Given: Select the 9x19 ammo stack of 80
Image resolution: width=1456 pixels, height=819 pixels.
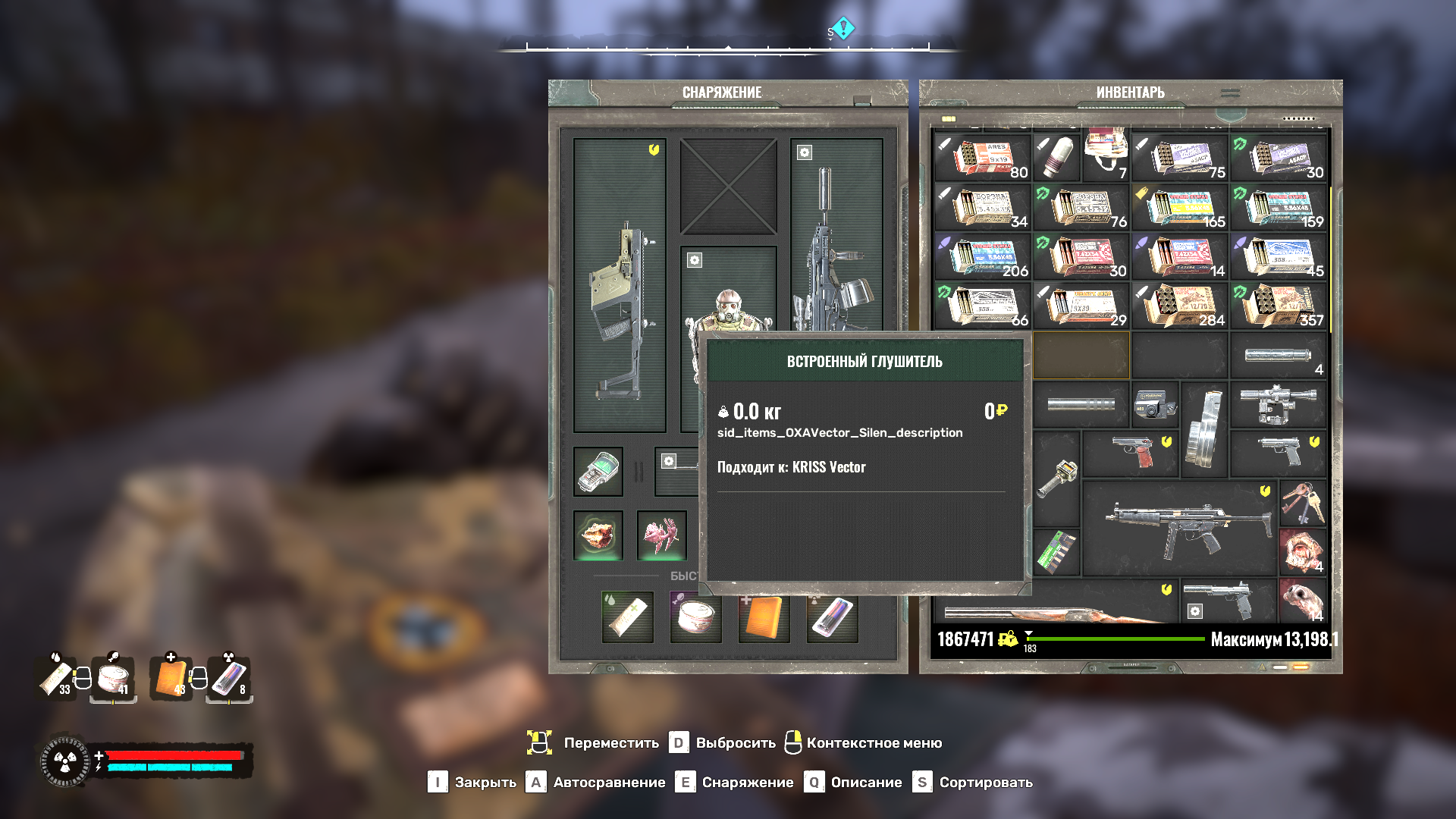Looking at the screenshot, I should point(983,157).
